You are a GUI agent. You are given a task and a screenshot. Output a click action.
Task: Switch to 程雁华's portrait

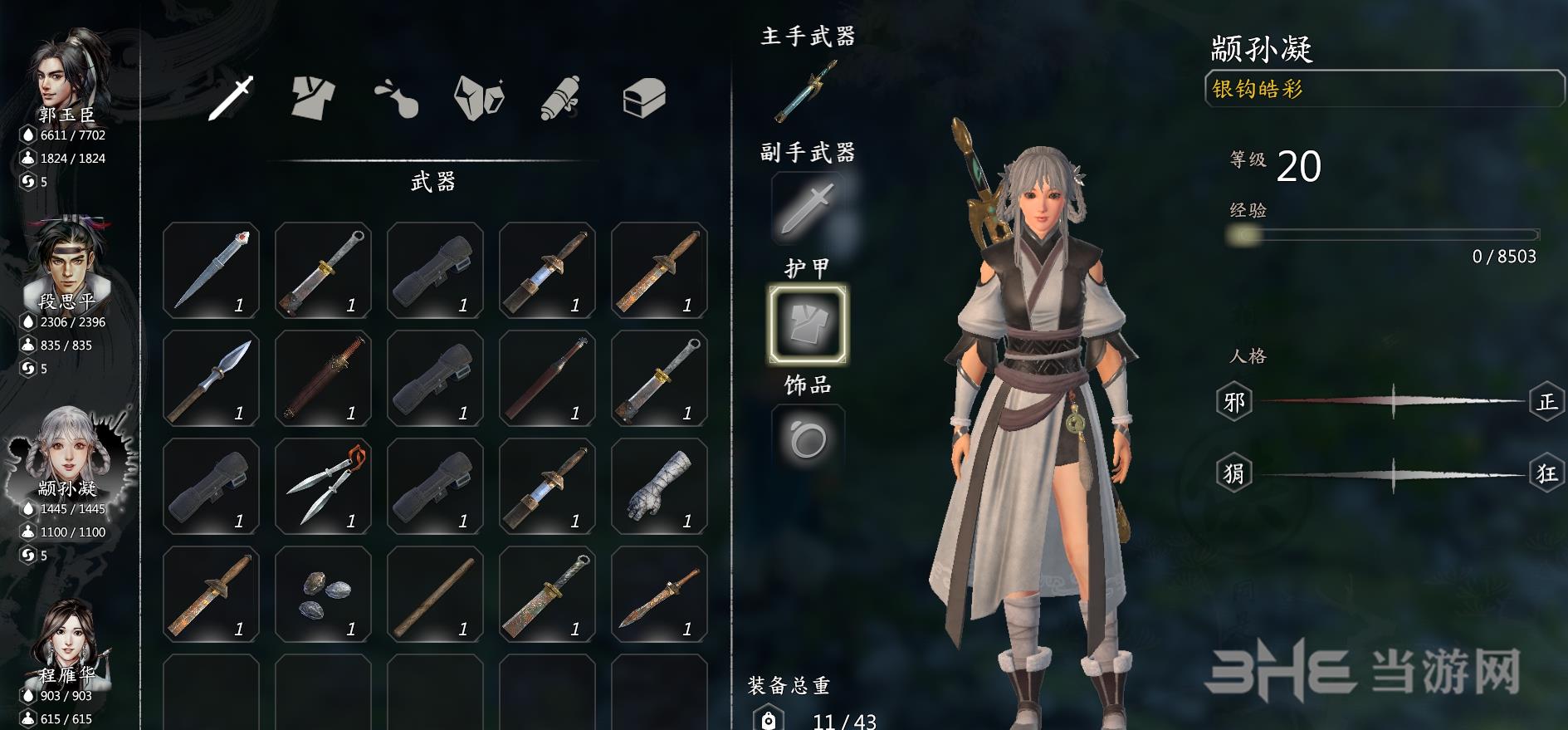click(66, 637)
